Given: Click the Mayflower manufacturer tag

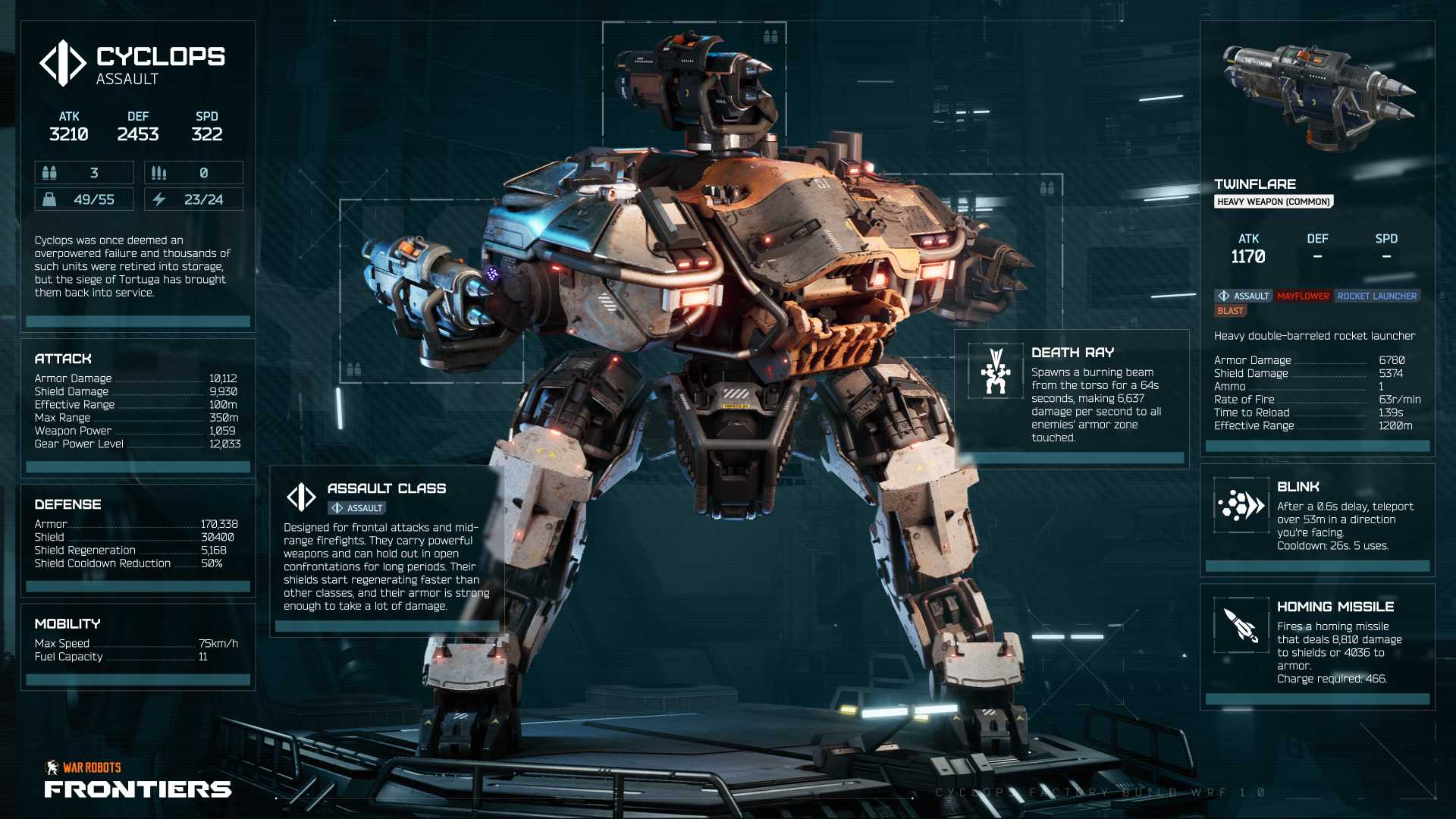Looking at the screenshot, I should pyautogui.click(x=1303, y=296).
